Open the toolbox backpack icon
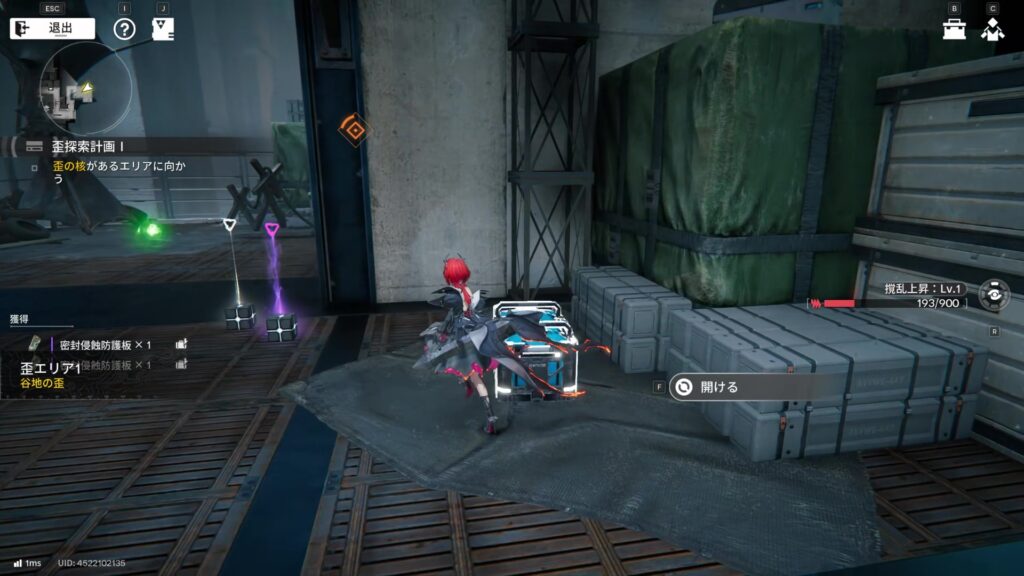 pyautogui.click(x=954, y=29)
